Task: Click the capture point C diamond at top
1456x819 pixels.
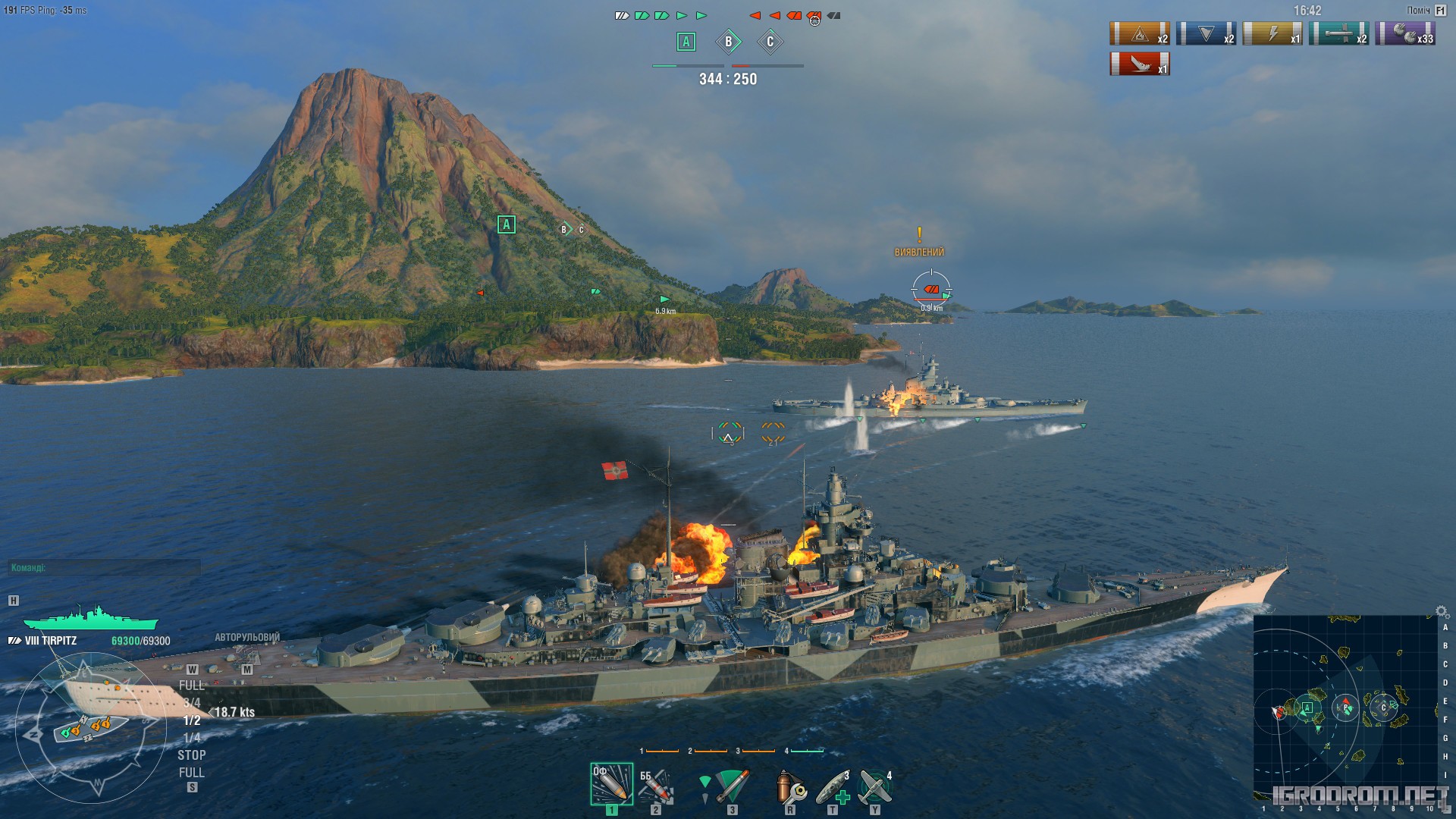Action: pos(770,42)
